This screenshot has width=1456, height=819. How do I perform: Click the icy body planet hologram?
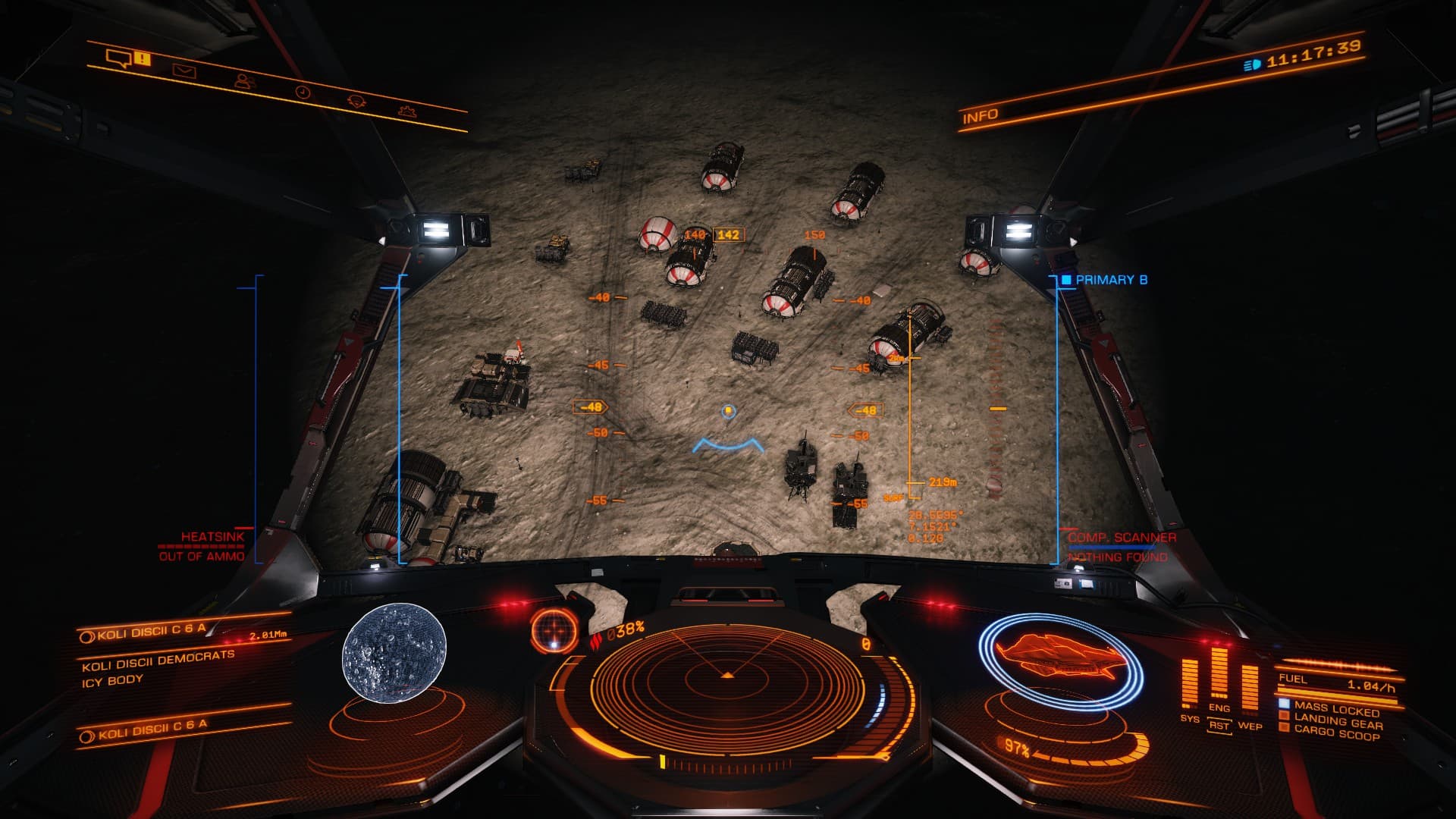pos(394,652)
